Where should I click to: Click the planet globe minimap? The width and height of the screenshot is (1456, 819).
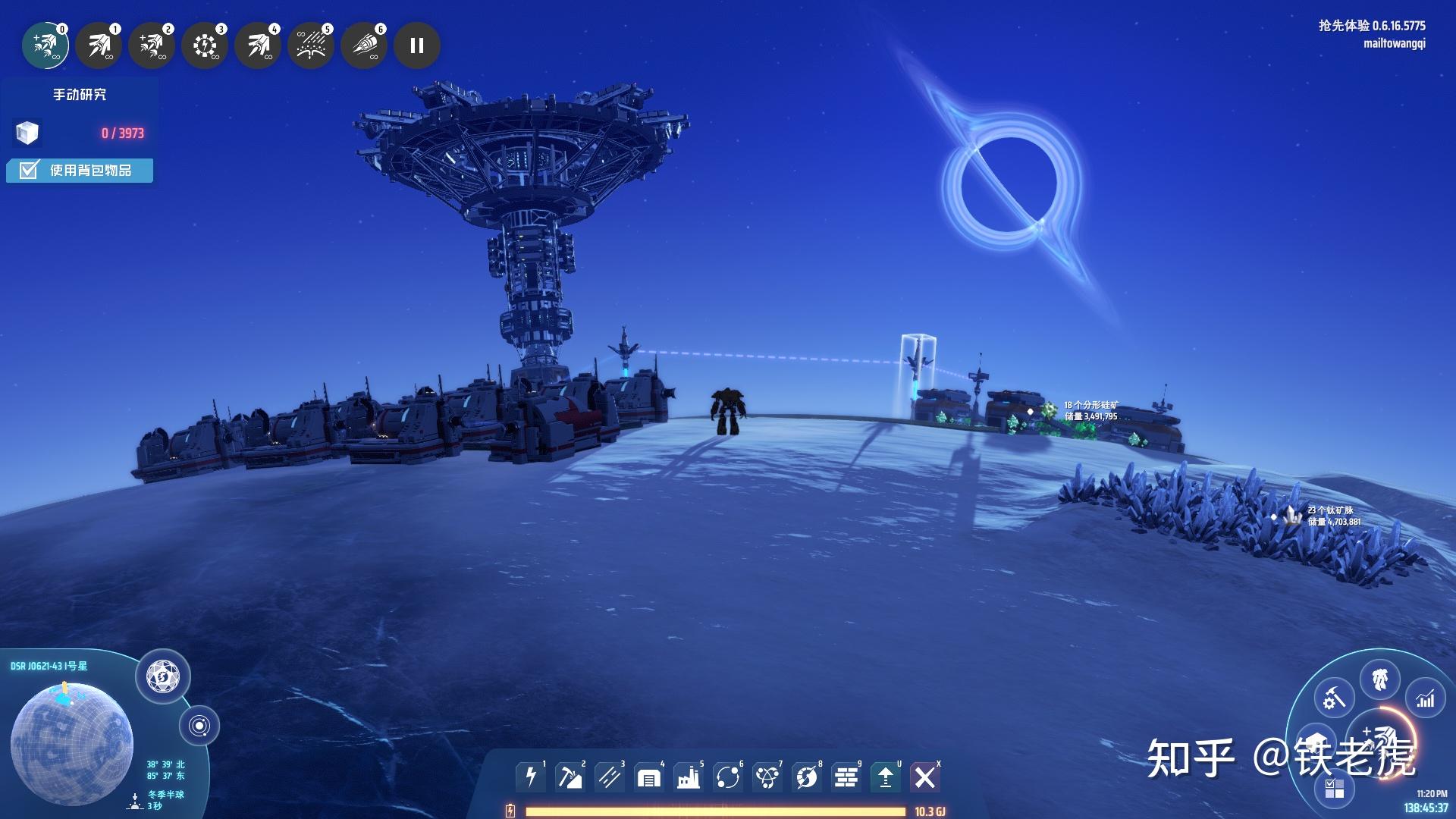coord(72,742)
